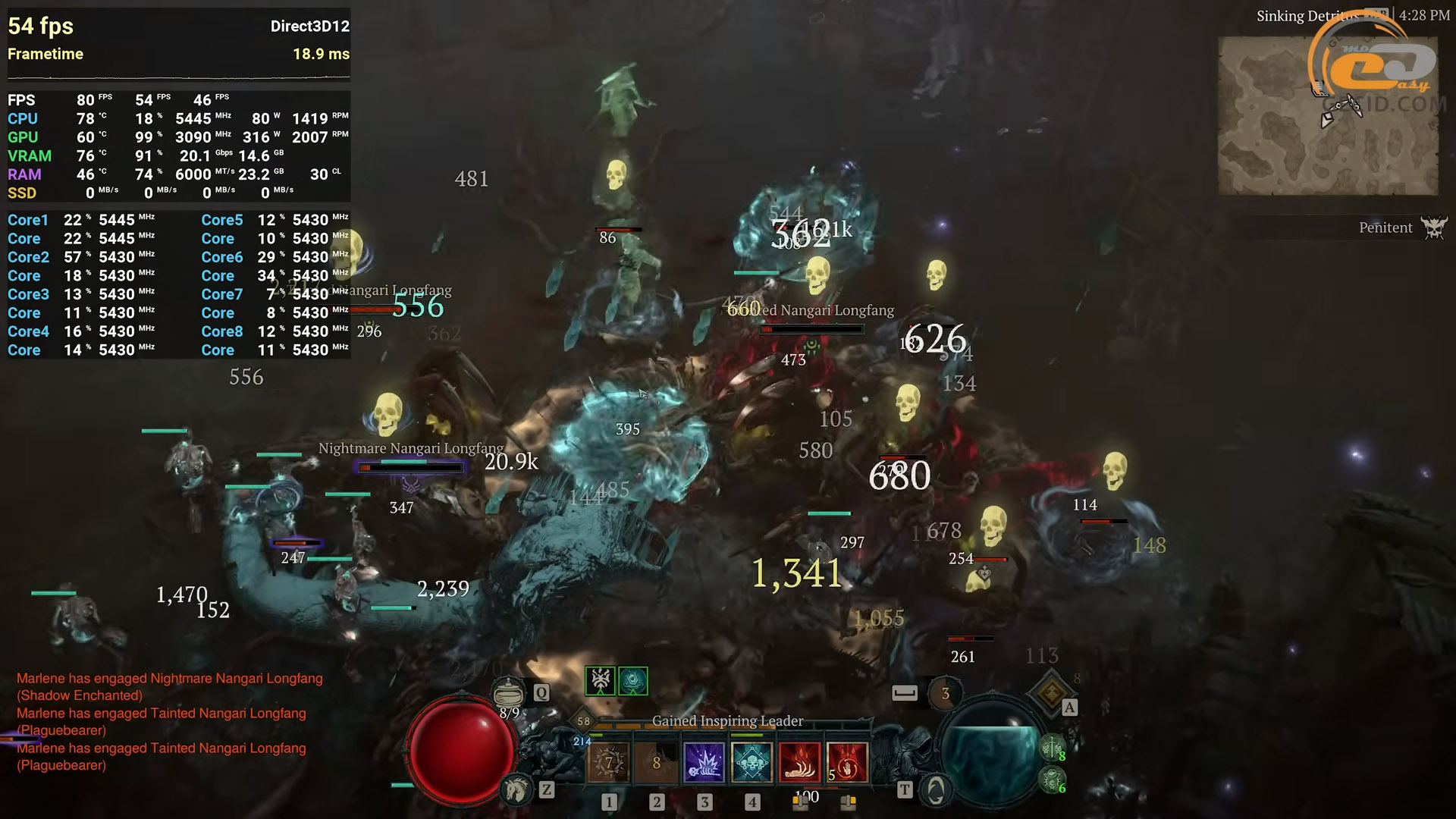Activate the teal three-skulls skill
Image resolution: width=1456 pixels, height=819 pixels.
(x=752, y=762)
